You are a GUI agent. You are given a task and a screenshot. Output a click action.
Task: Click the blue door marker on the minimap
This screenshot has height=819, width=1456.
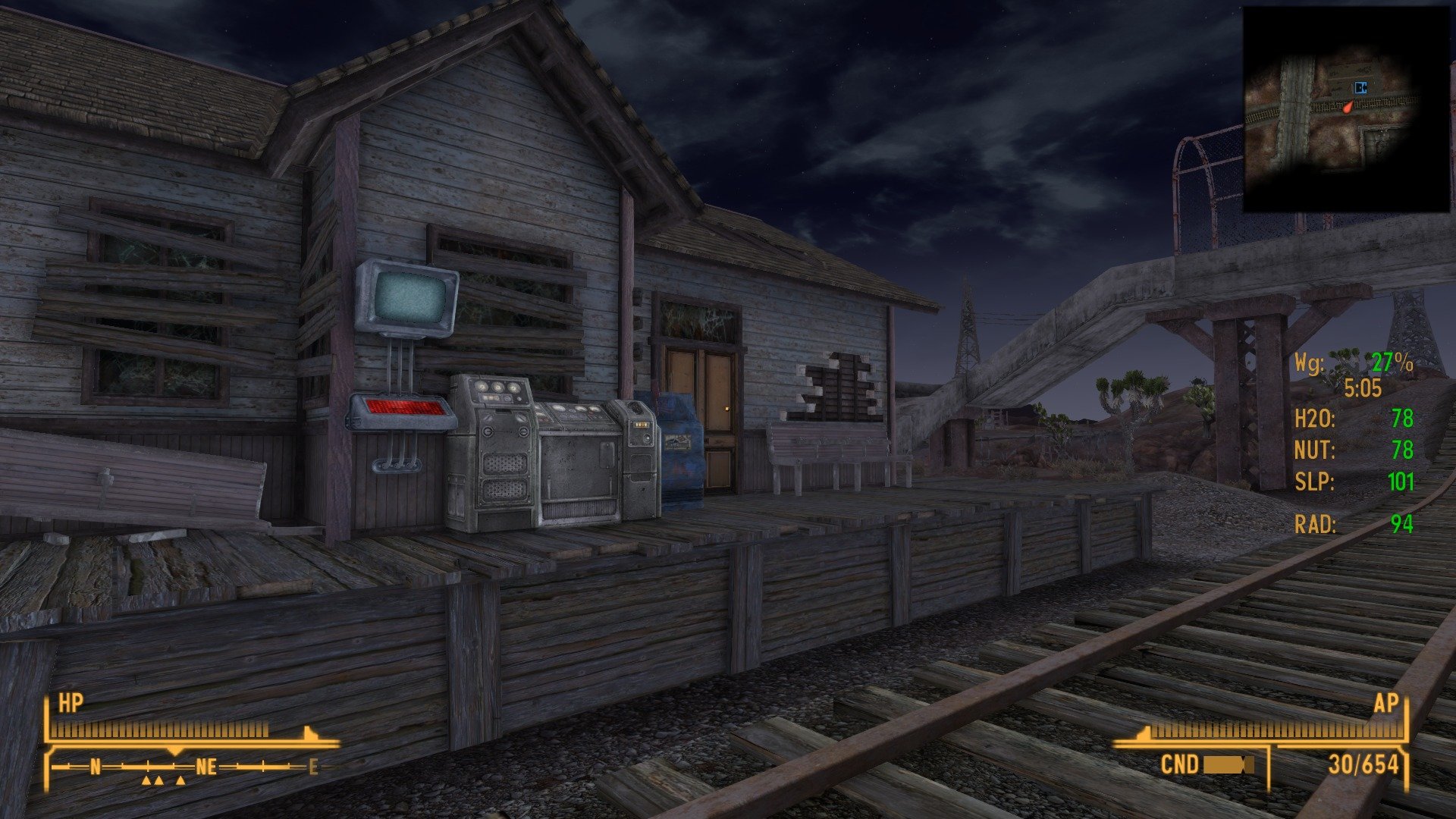(1360, 86)
